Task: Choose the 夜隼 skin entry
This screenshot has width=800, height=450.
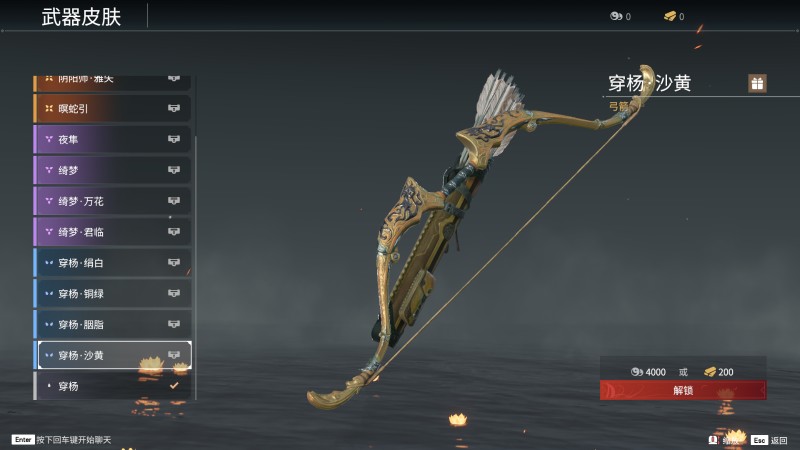Action: pyautogui.click(x=112, y=139)
